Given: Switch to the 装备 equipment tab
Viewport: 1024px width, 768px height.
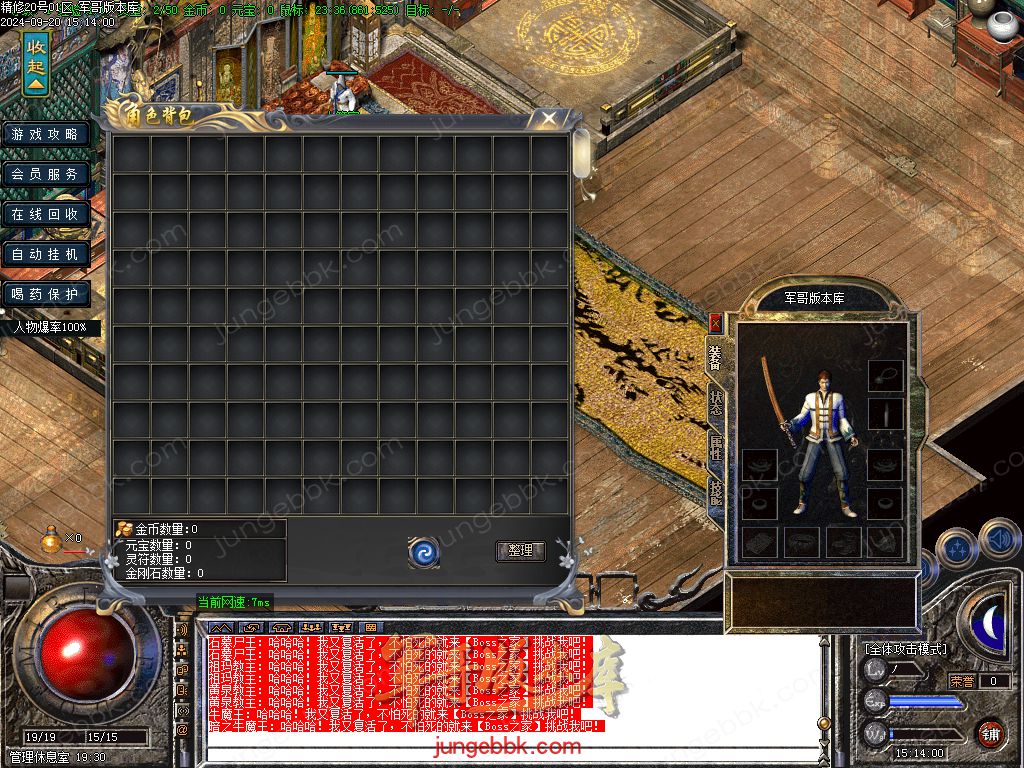Looking at the screenshot, I should point(715,355).
